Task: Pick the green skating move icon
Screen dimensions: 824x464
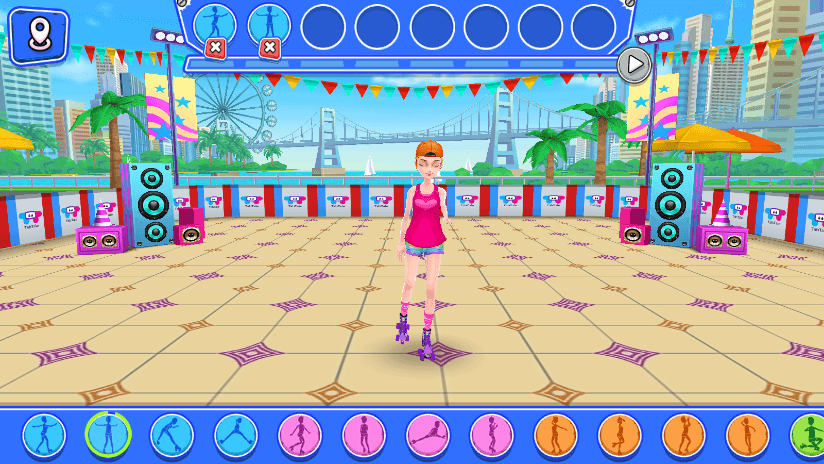Action: [x=808, y=435]
